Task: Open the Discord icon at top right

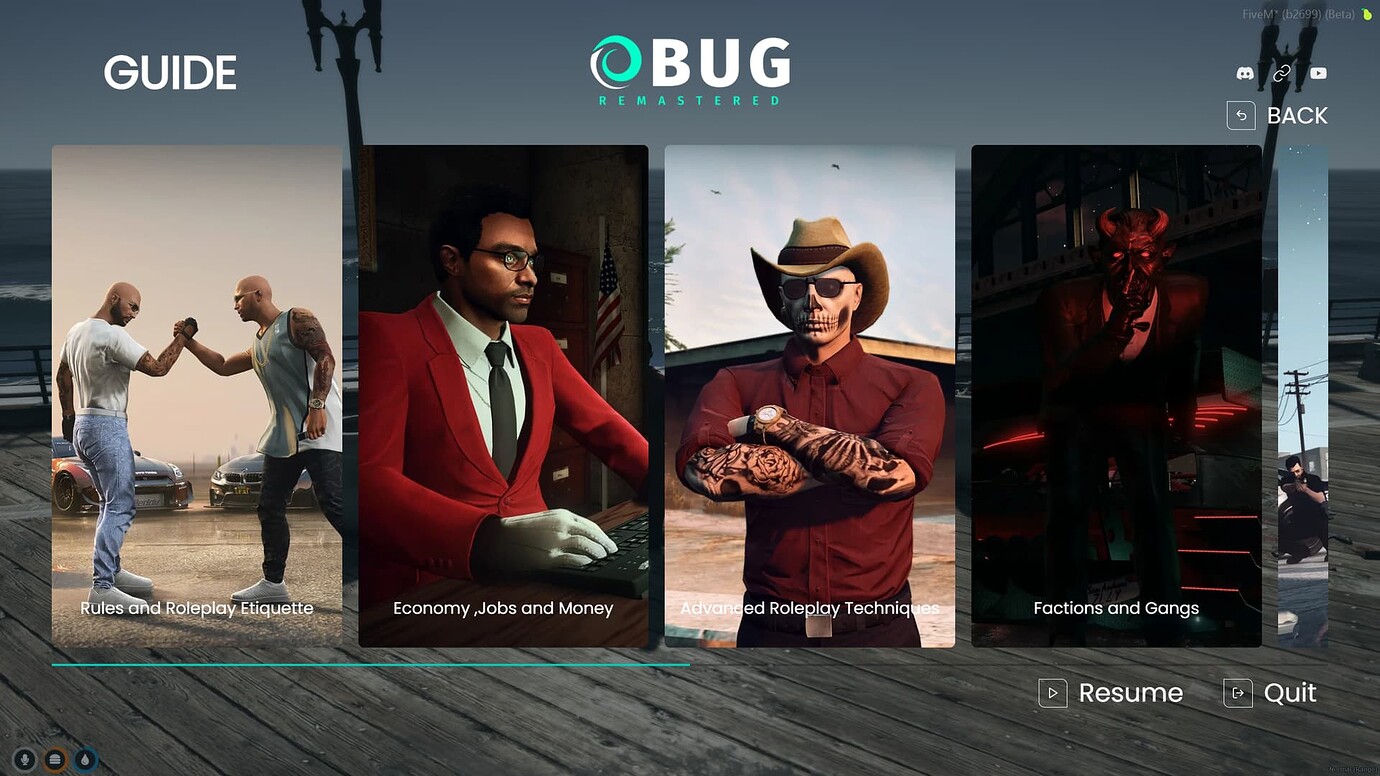Action: point(1244,73)
